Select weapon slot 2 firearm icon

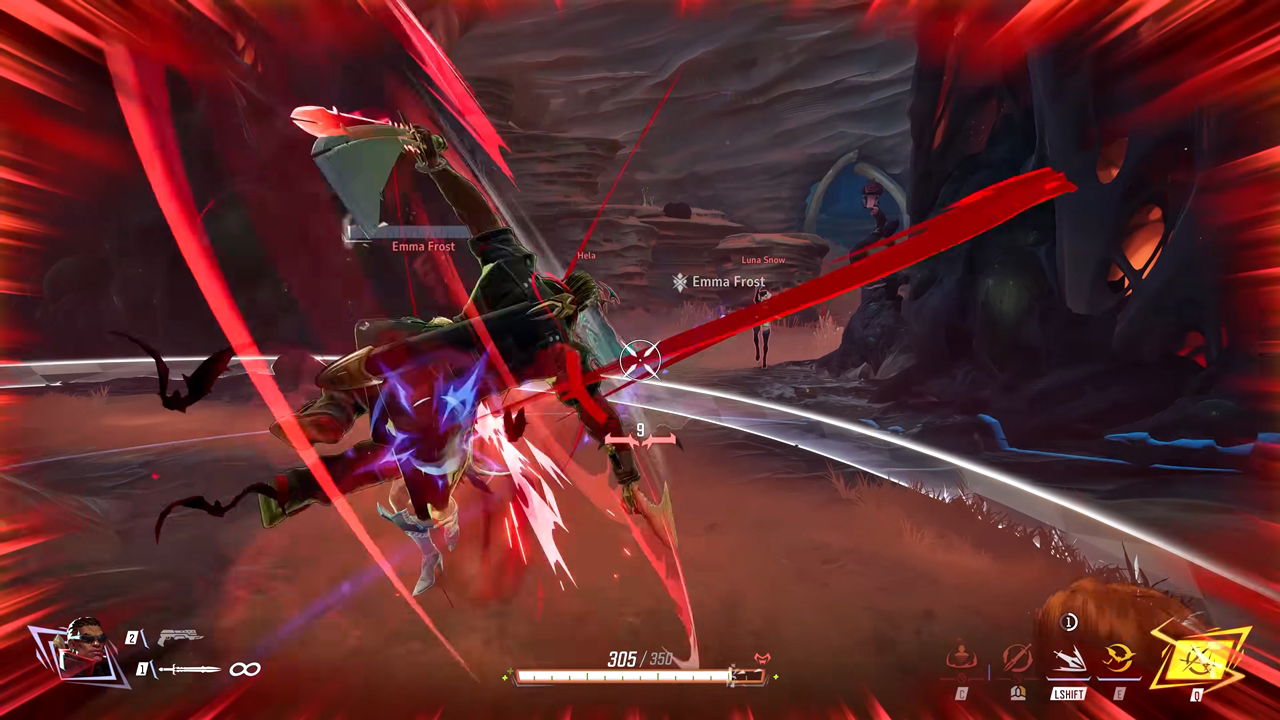click(x=181, y=636)
